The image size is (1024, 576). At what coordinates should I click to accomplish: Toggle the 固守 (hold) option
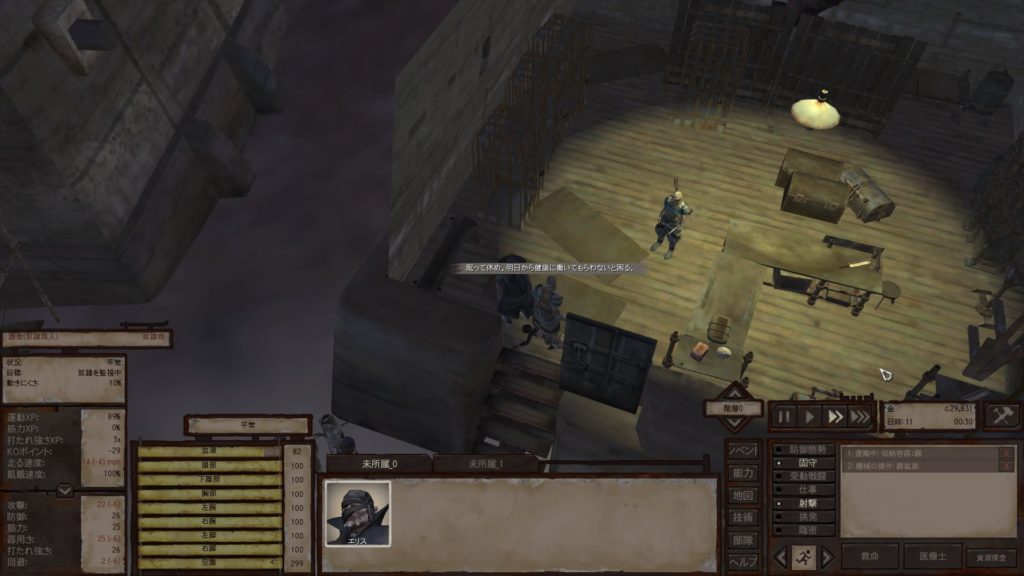pyautogui.click(x=803, y=464)
